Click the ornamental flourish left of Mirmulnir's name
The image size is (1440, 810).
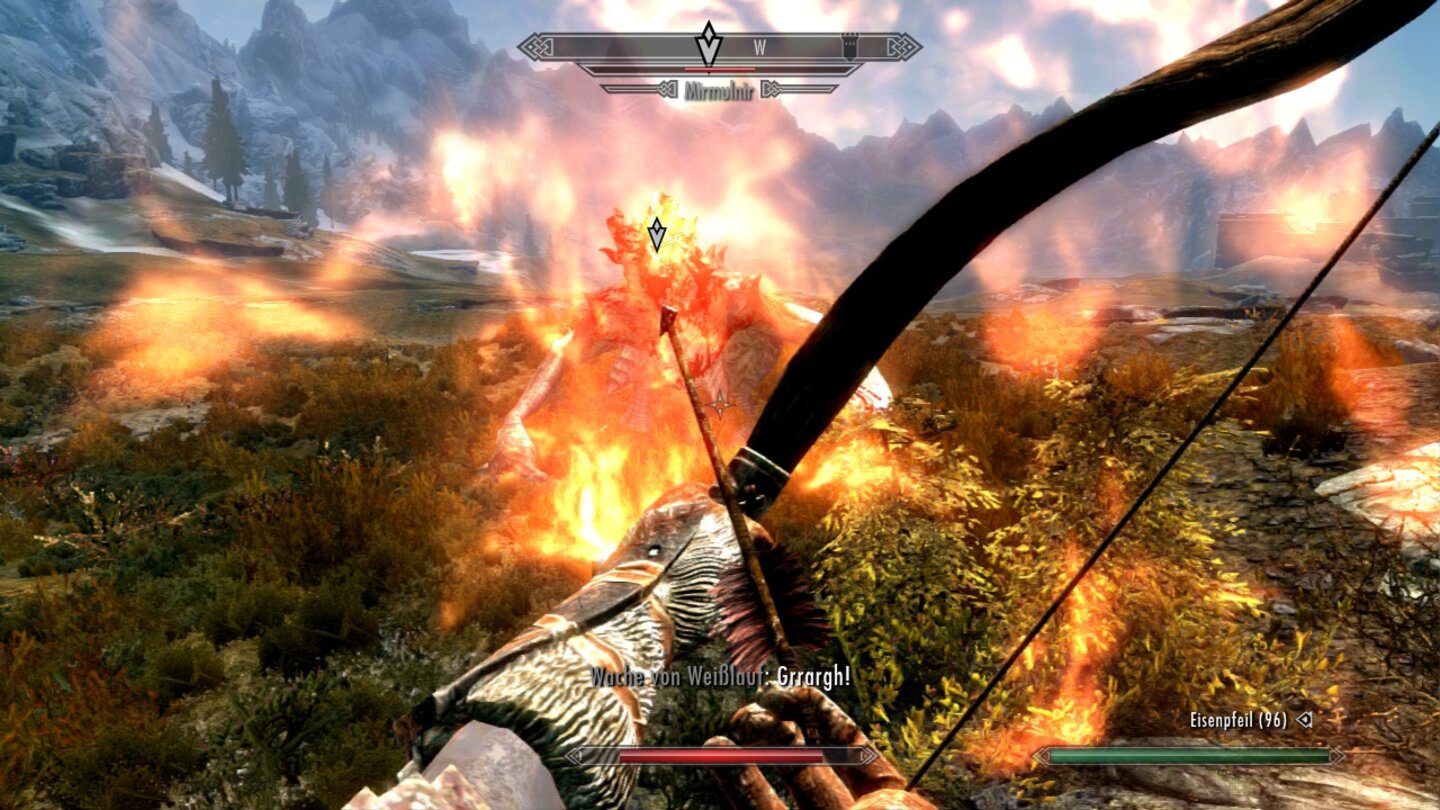pyautogui.click(x=667, y=89)
